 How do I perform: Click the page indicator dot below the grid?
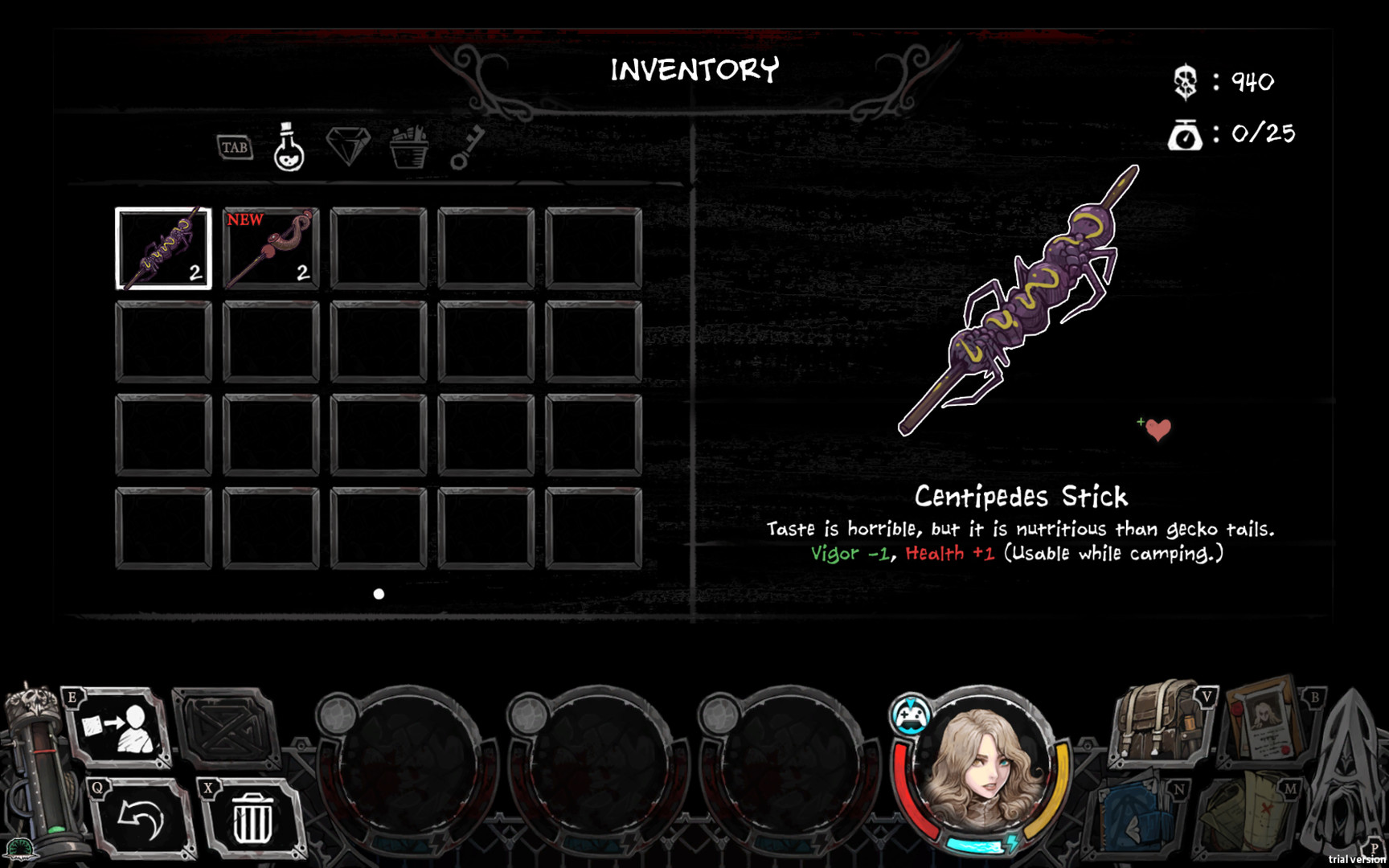[x=377, y=595]
